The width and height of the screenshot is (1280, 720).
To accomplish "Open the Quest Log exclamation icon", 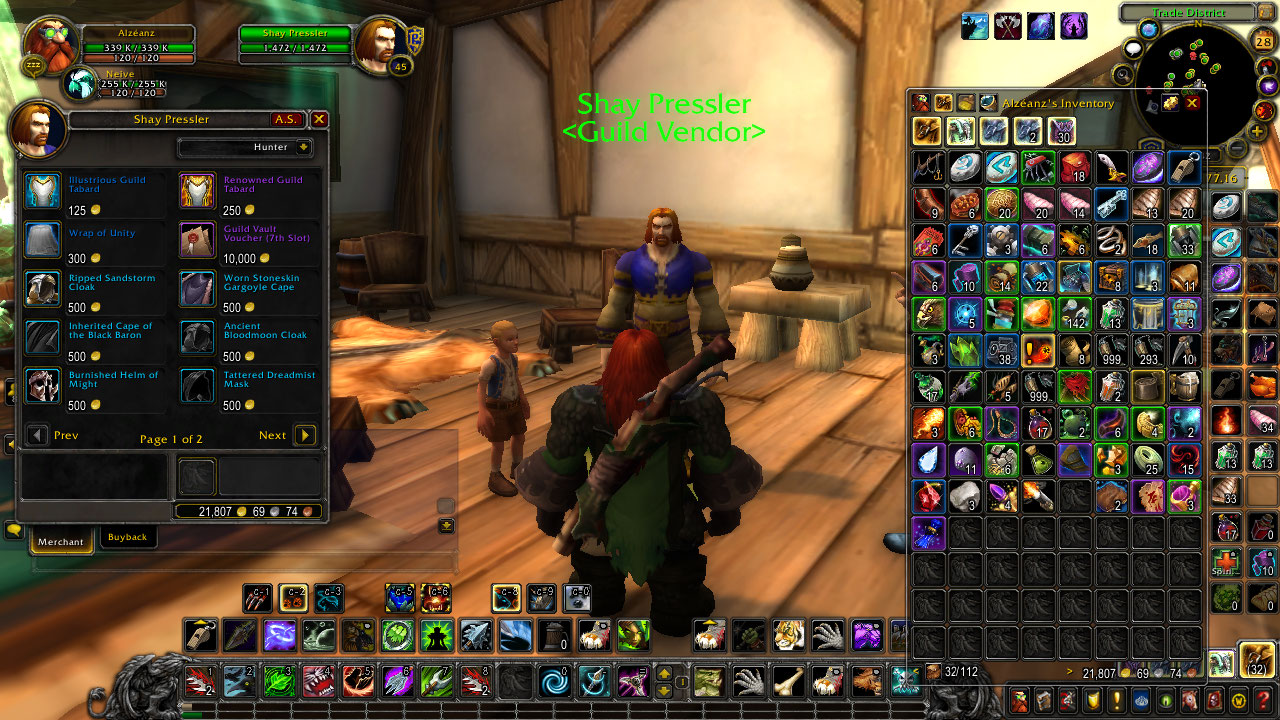I will click(x=1118, y=700).
